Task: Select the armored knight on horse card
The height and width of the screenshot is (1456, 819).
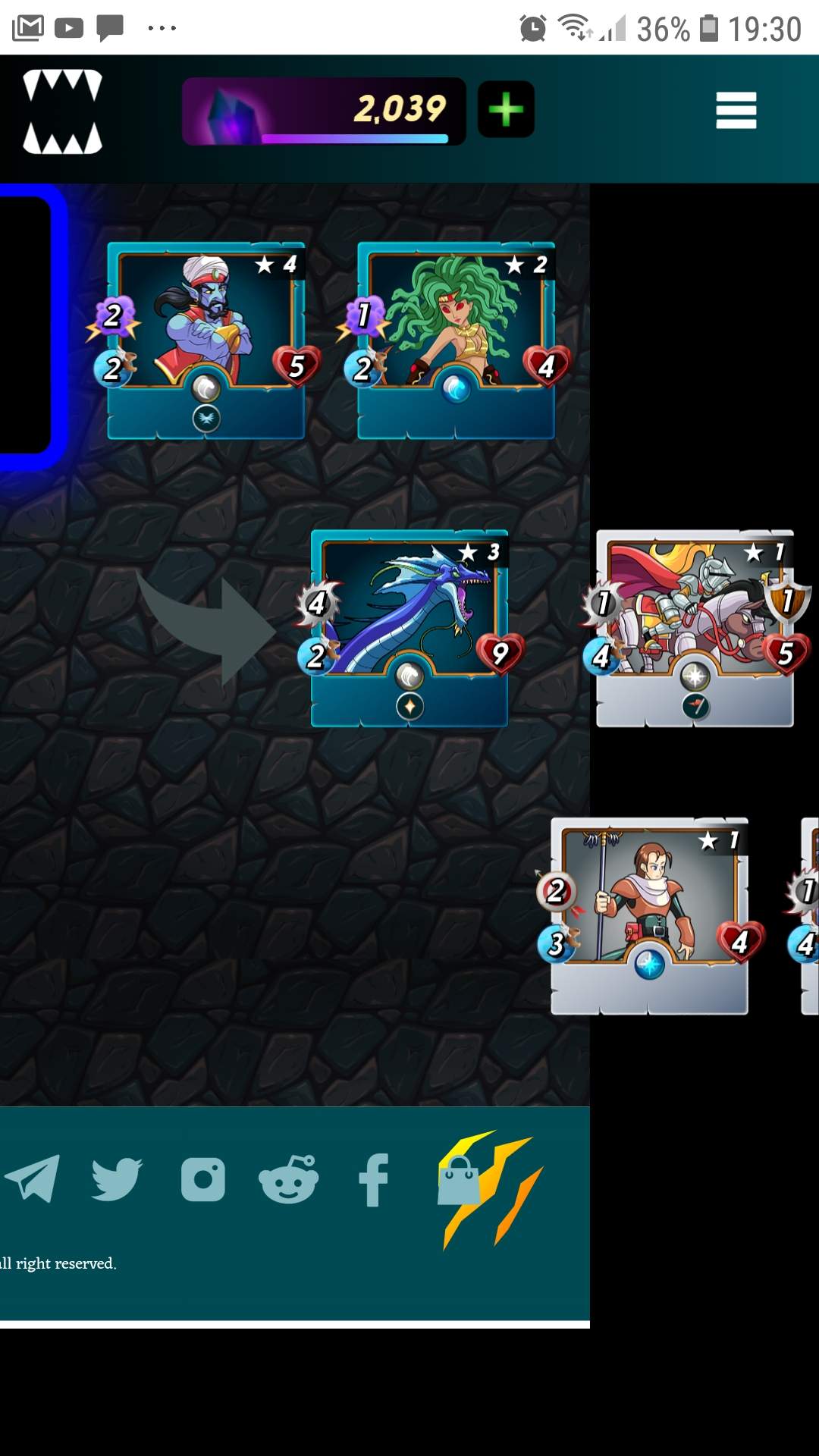Action: click(695, 628)
